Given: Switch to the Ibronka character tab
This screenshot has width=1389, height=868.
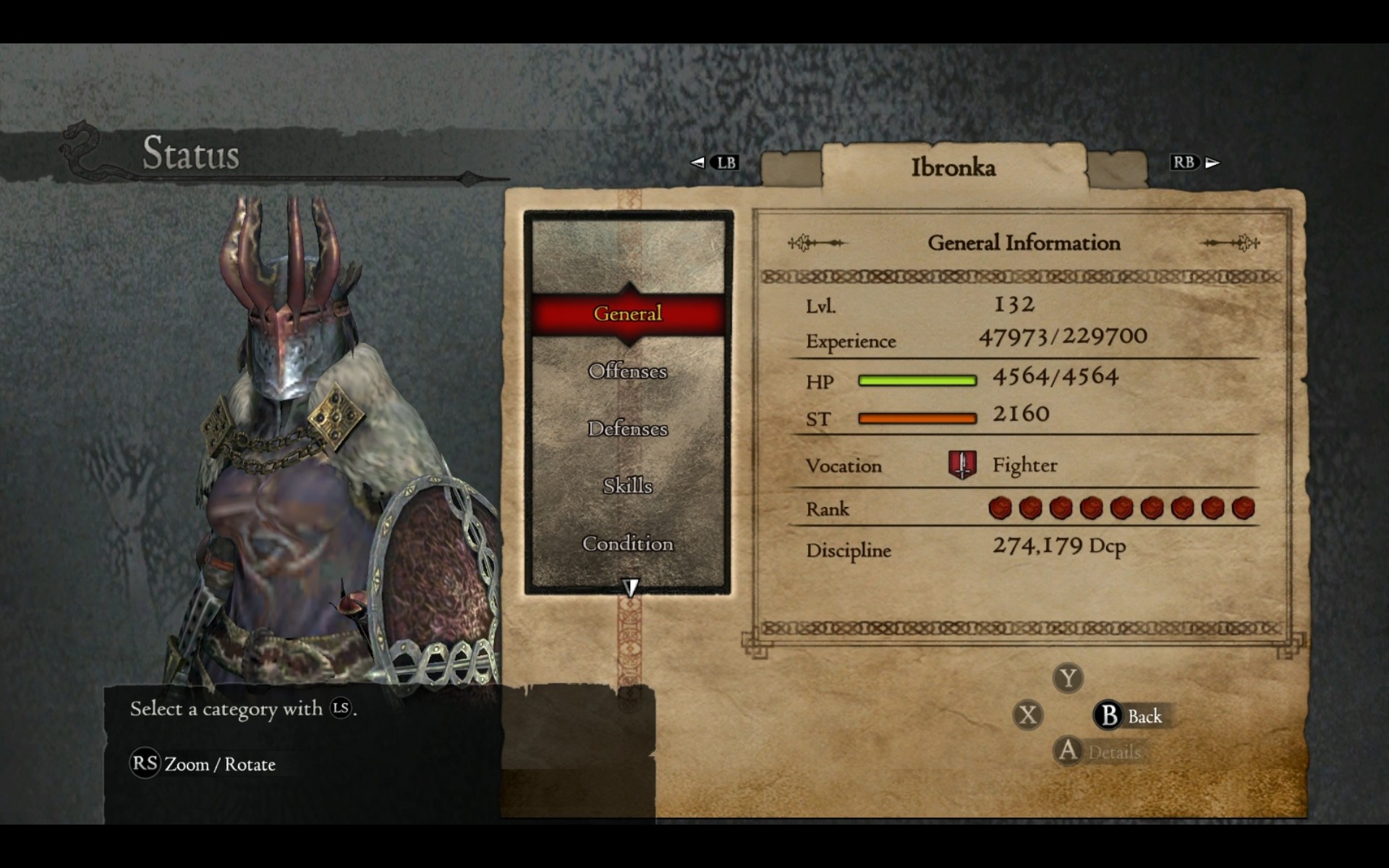Looking at the screenshot, I should (952, 166).
